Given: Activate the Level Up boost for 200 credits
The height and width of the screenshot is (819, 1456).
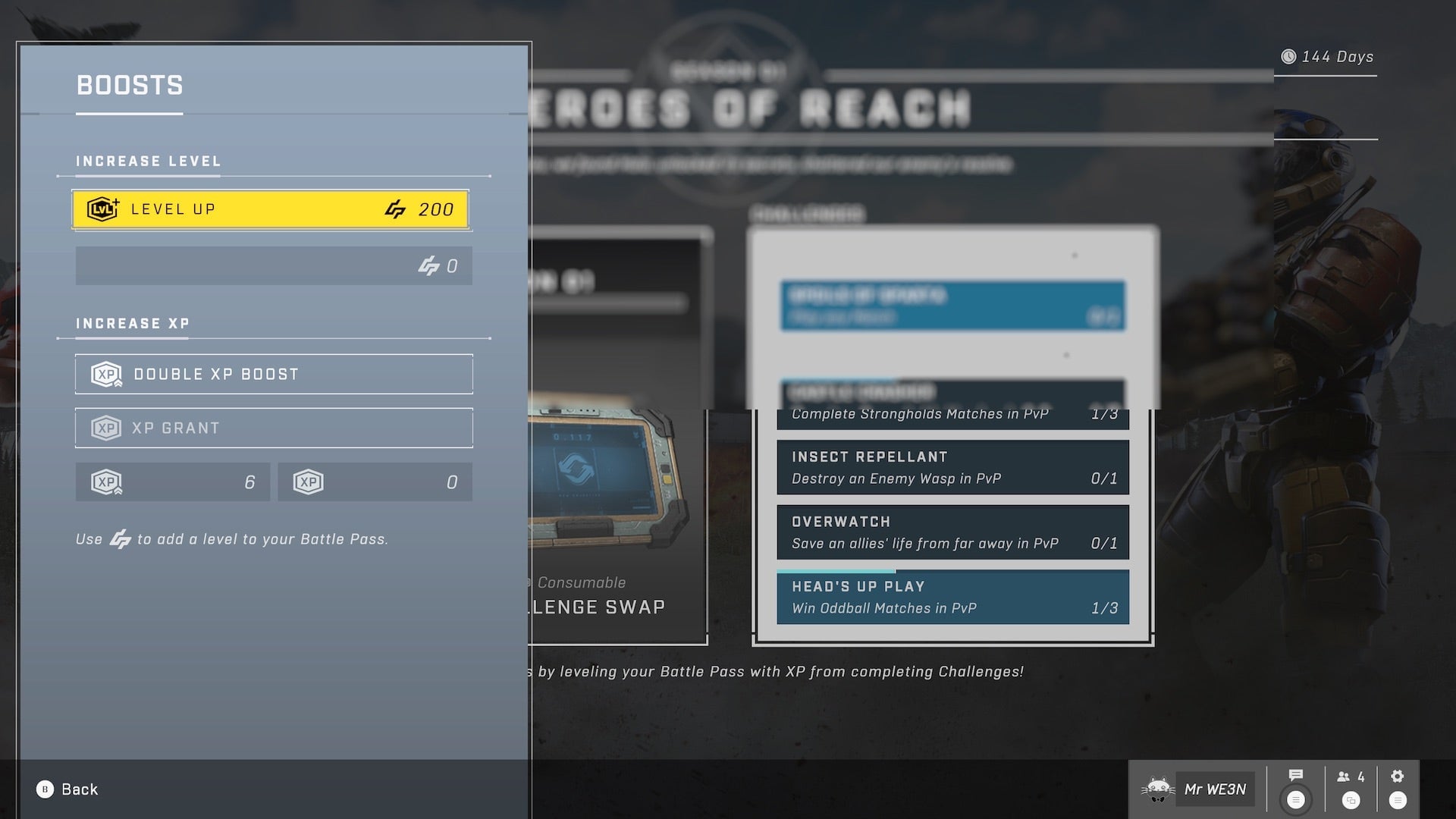Looking at the screenshot, I should tap(273, 209).
